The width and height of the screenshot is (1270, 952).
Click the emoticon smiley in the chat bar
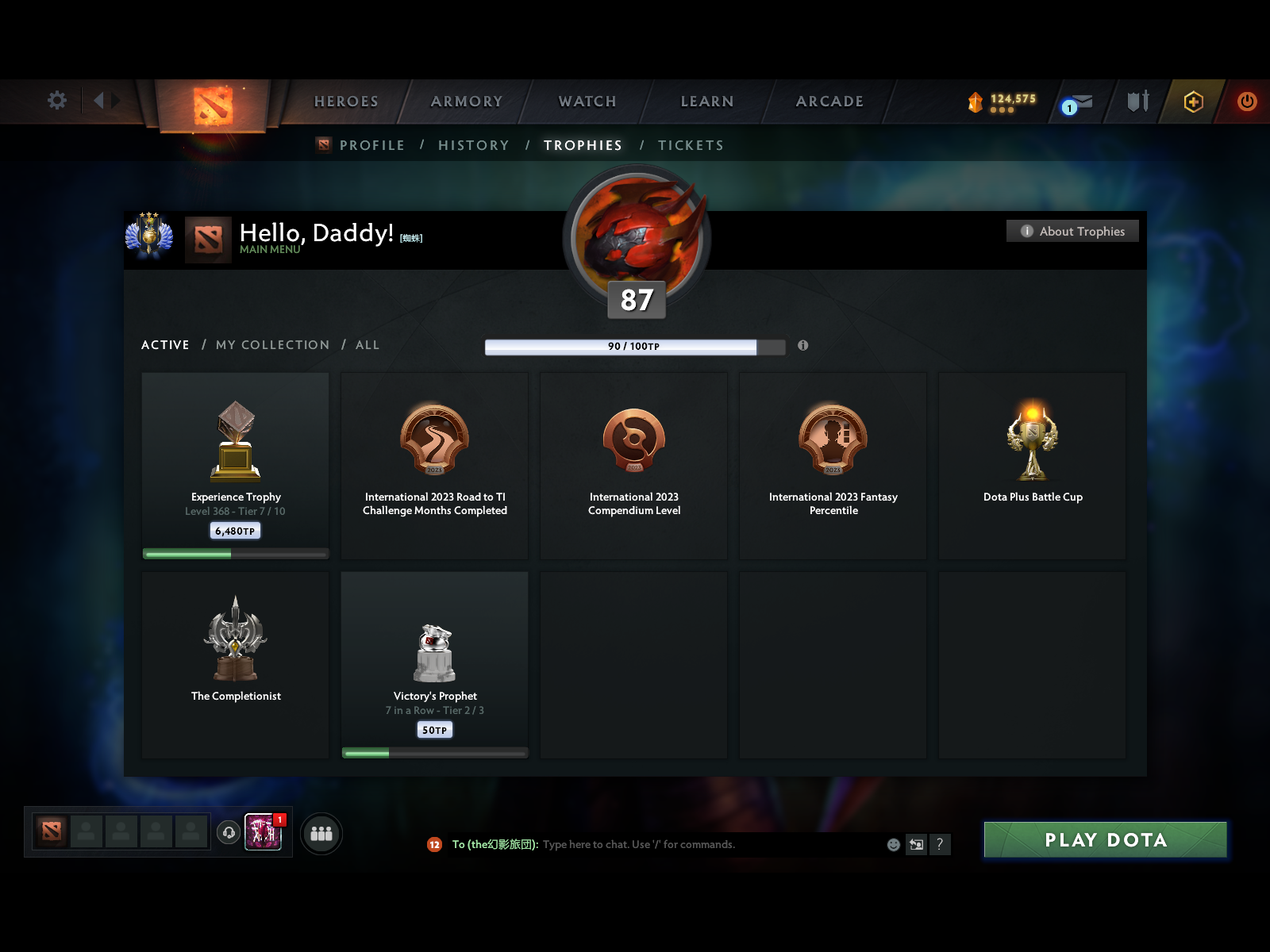pyautogui.click(x=892, y=844)
